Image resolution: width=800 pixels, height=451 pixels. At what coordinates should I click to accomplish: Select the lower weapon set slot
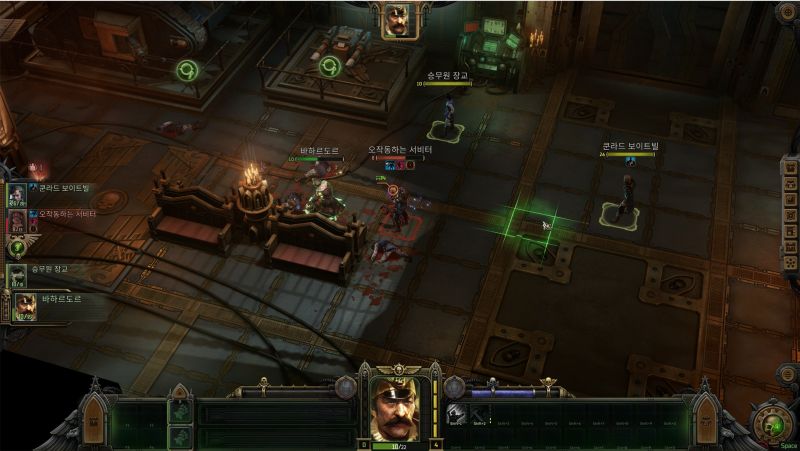(180, 436)
